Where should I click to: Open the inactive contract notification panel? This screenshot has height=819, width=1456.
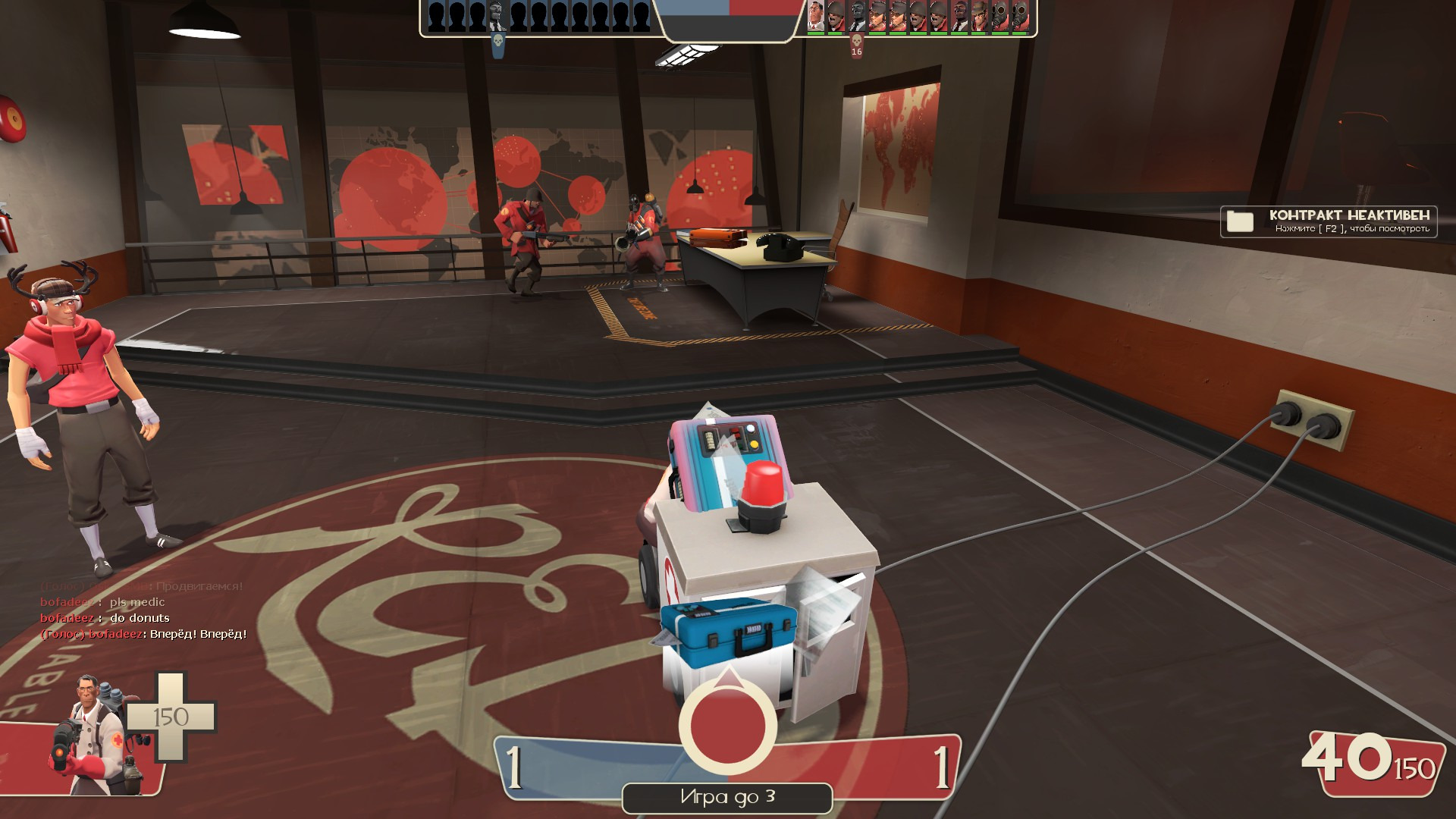tap(1329, 221)
